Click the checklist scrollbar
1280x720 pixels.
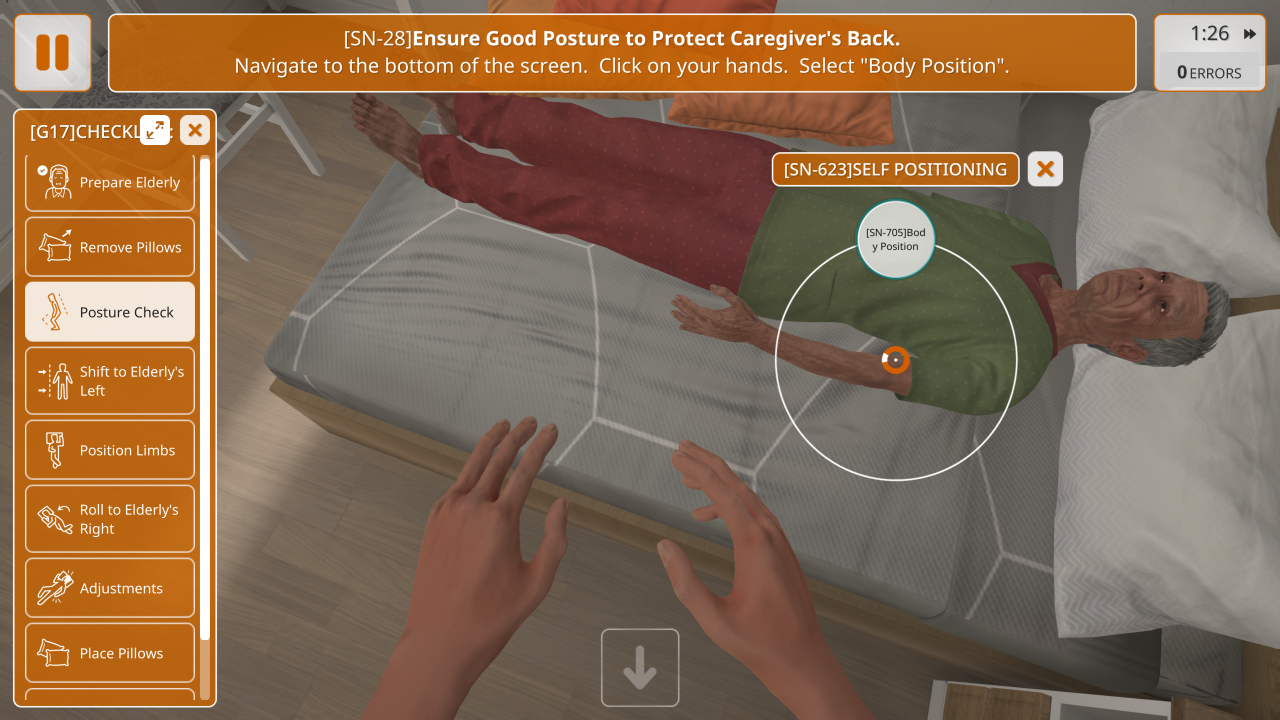click(205, 400)
